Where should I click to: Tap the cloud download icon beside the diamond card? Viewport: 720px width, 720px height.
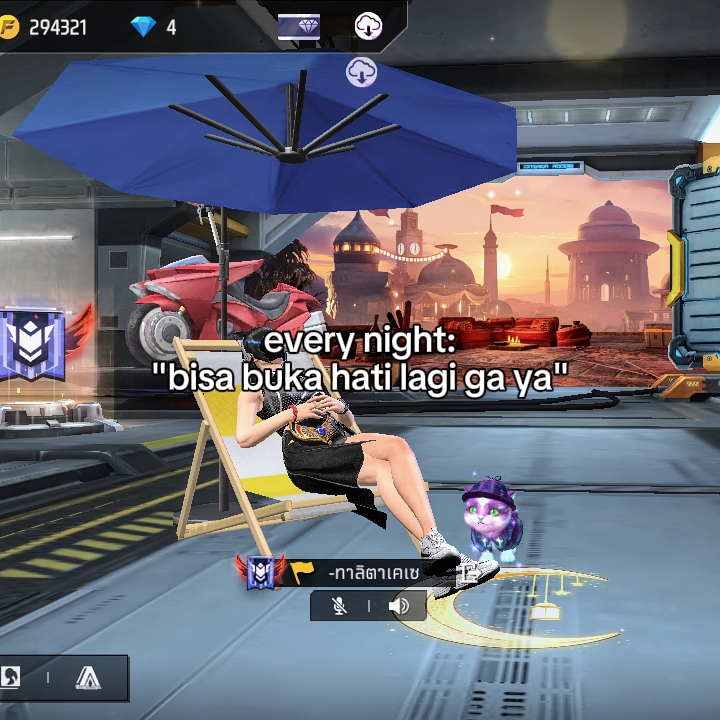[x=368, y=27]
